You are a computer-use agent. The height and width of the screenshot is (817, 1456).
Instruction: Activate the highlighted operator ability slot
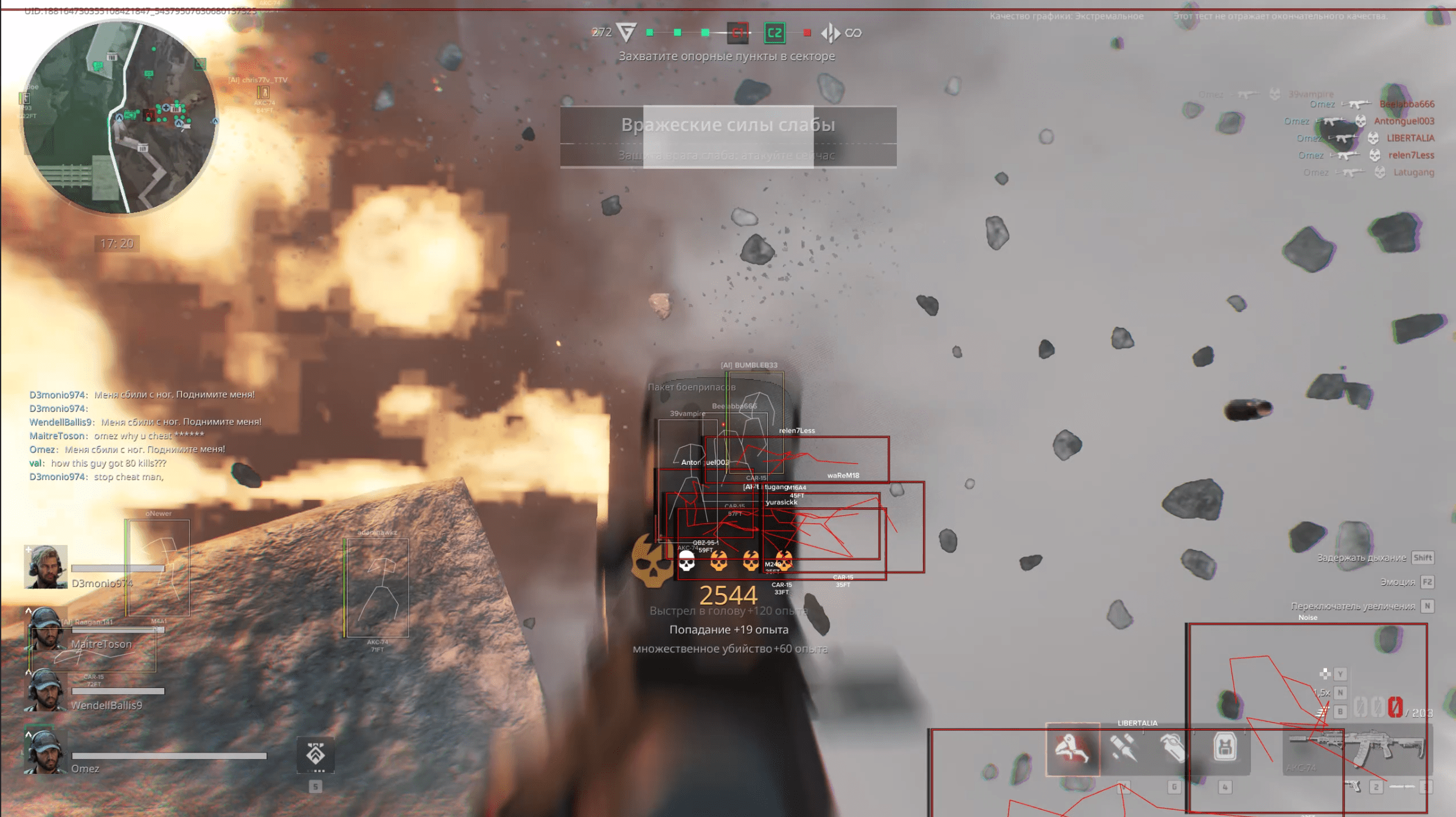tap(1072, 748)
